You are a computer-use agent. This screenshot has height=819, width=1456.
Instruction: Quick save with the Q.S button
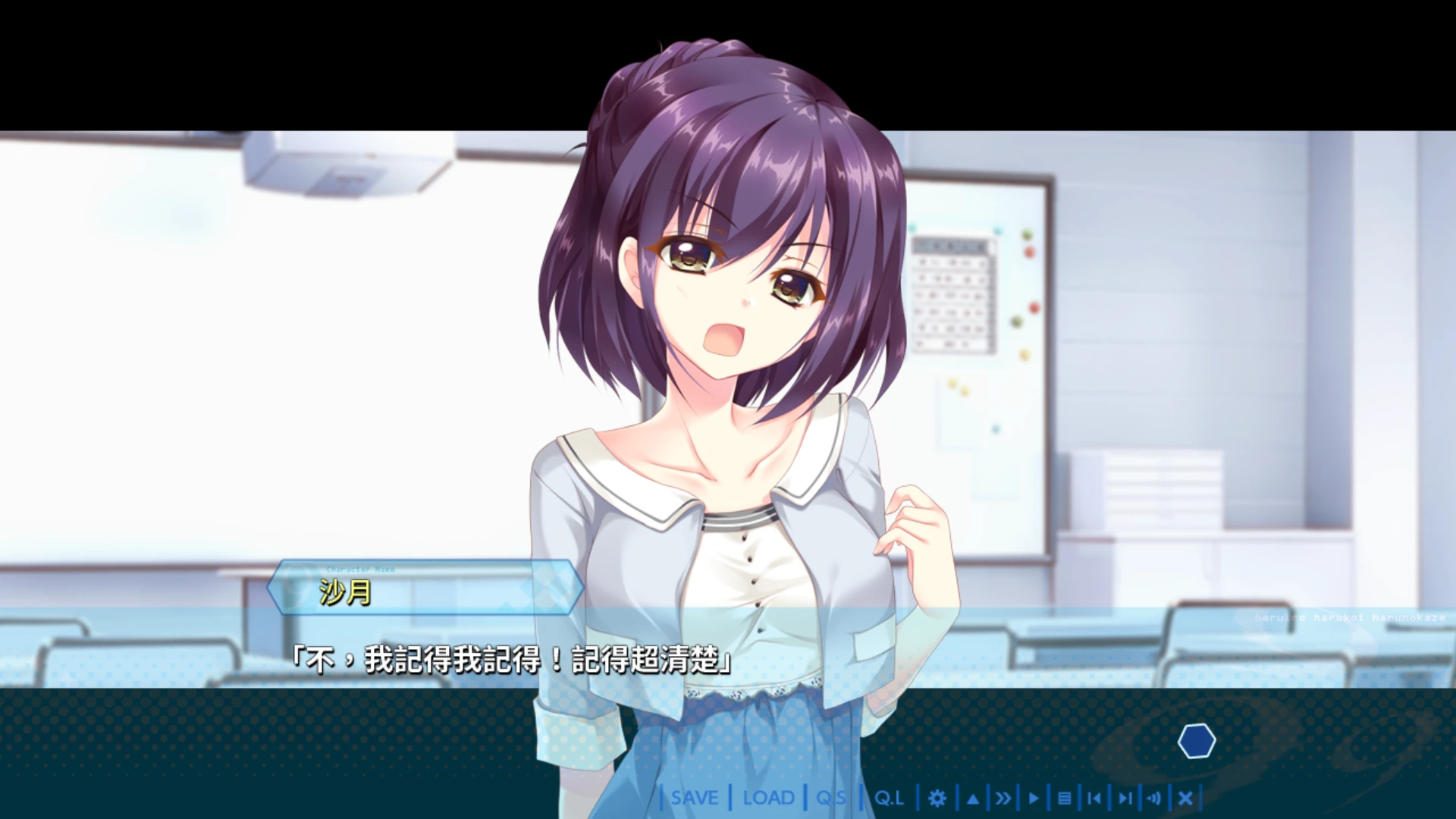(x=831, y=798)
